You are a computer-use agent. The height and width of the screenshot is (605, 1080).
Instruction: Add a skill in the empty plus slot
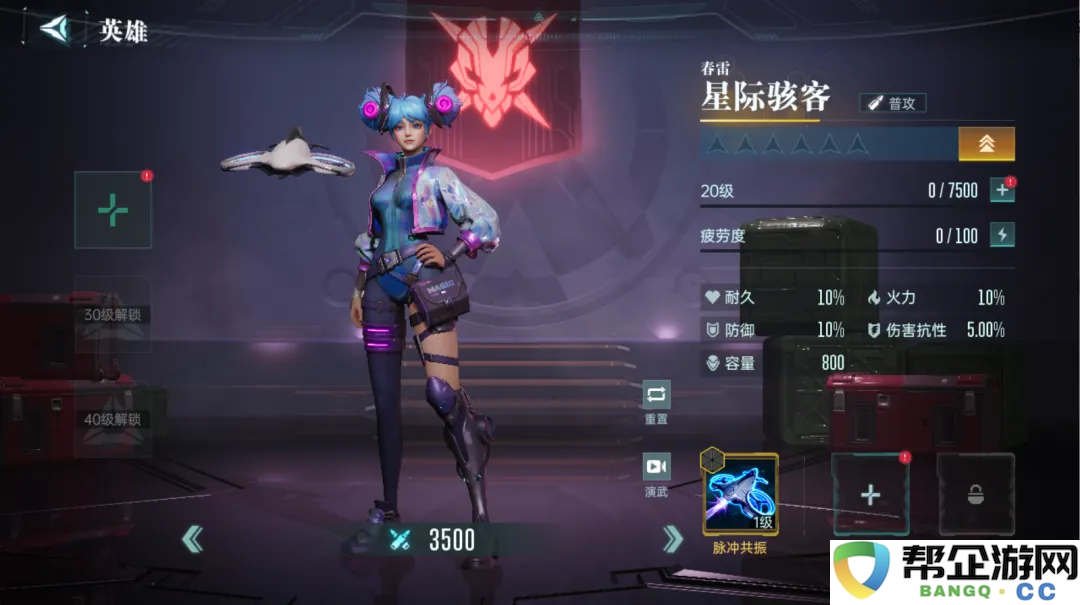click(870, 494)
